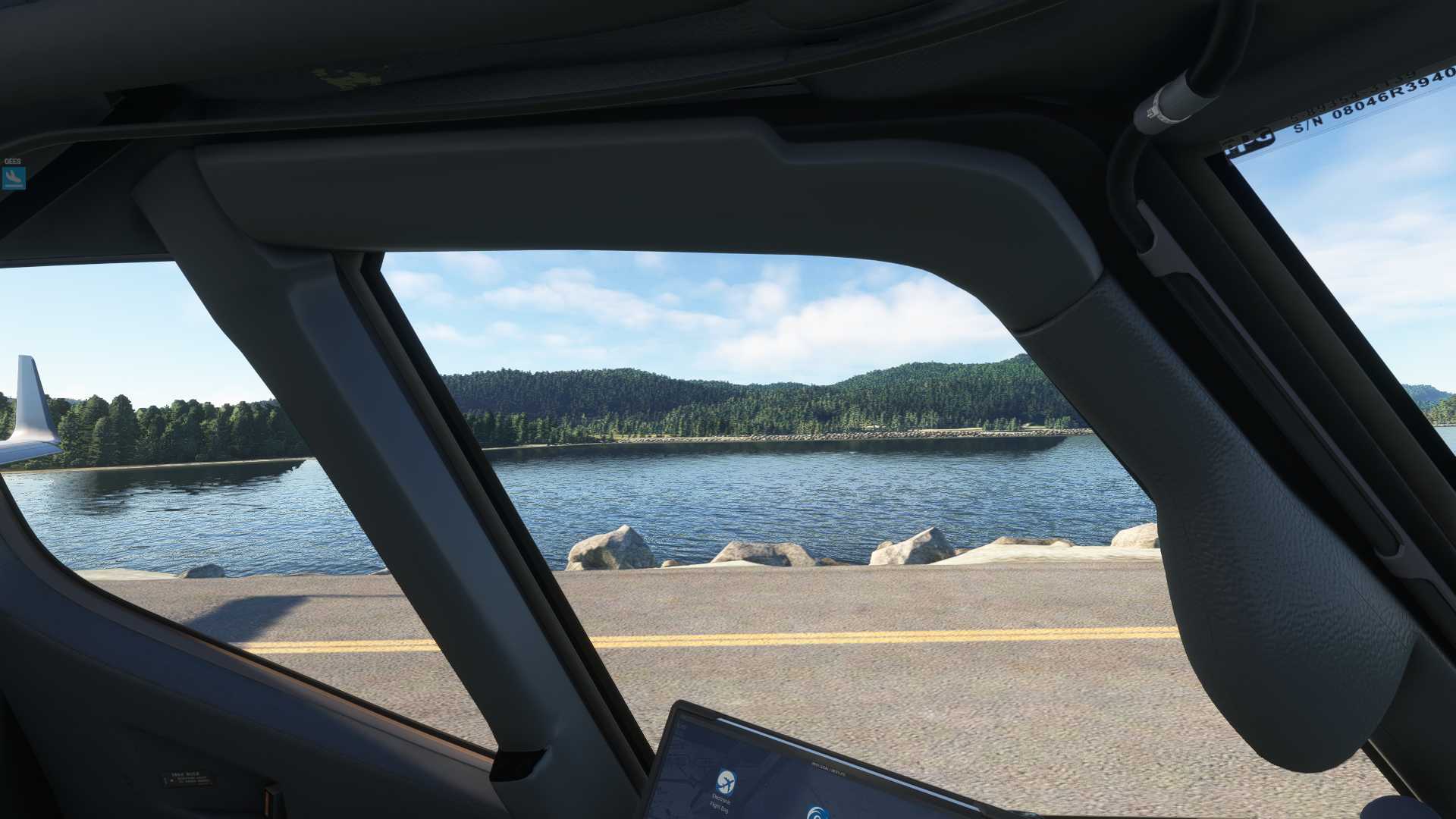Tap the blue swirl app icon on the tablet
The image size is (1456, 819).
pos(815,813)
